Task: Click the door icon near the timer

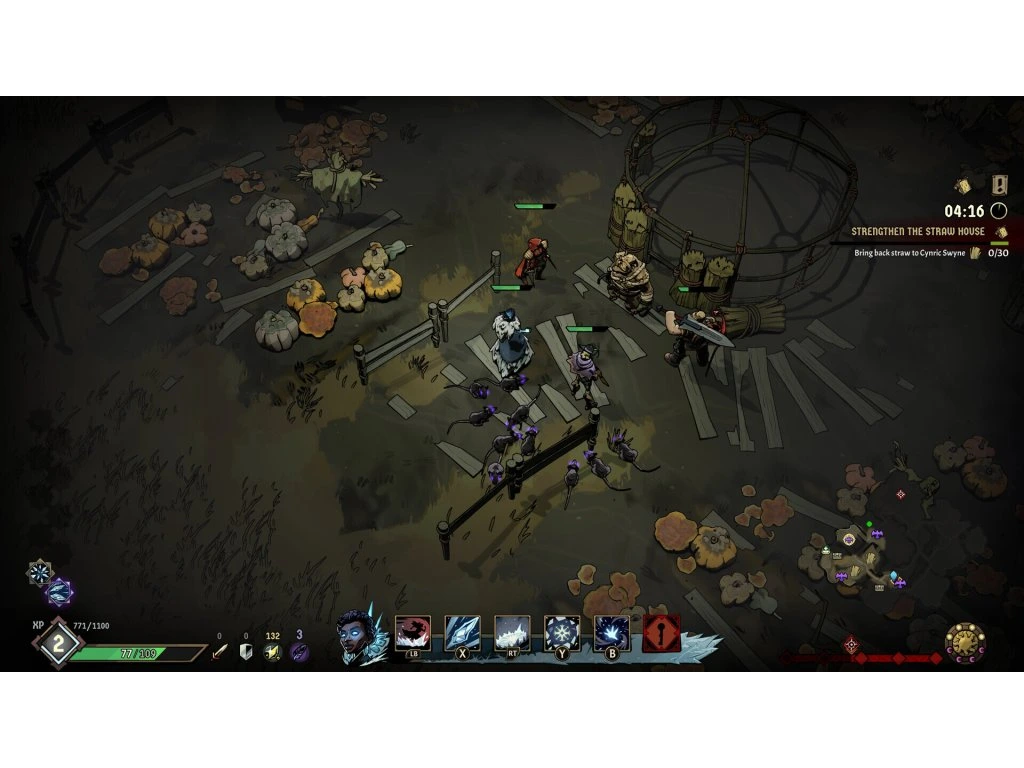Action: 1000,184
